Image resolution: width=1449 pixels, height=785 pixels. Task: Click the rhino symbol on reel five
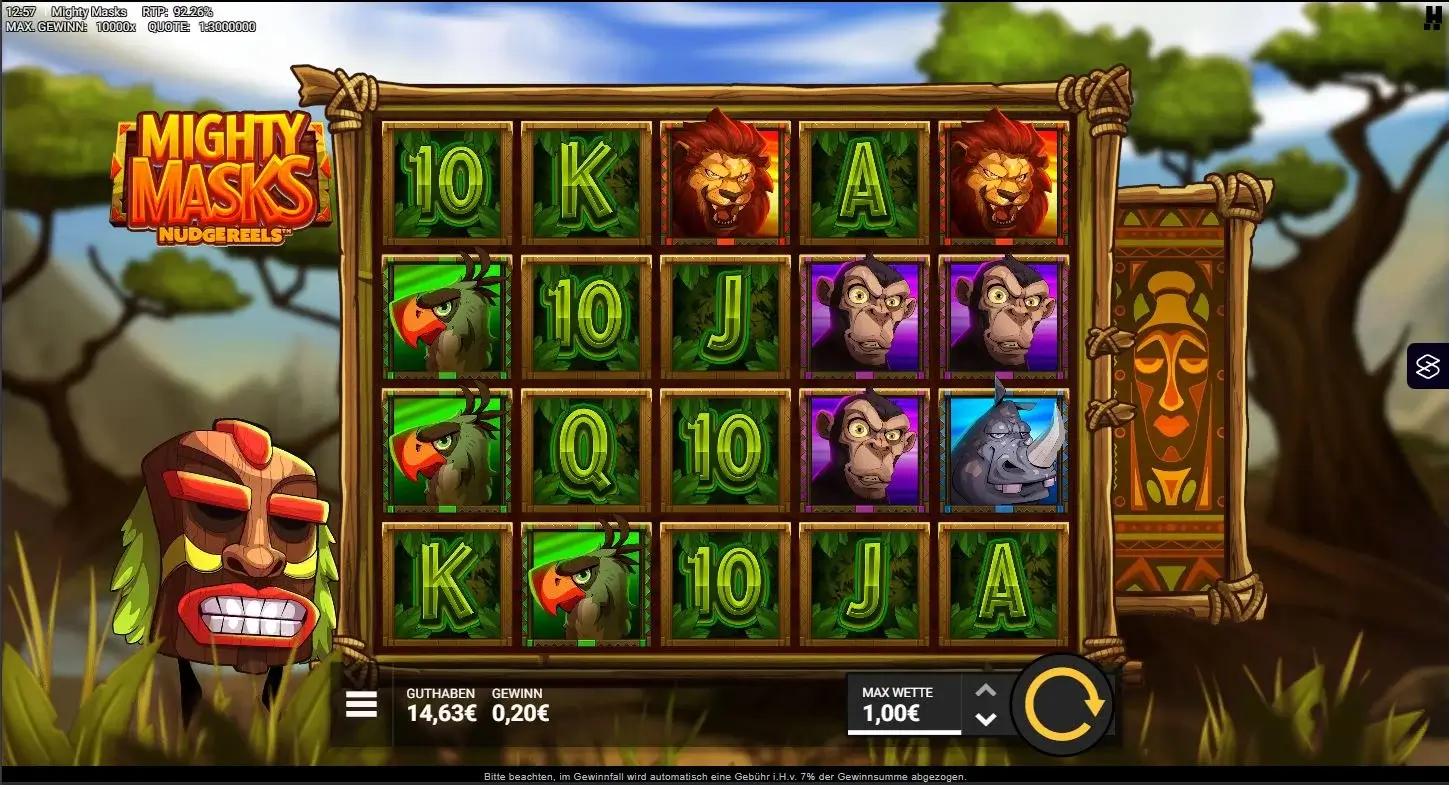[x=1002, y=450]
